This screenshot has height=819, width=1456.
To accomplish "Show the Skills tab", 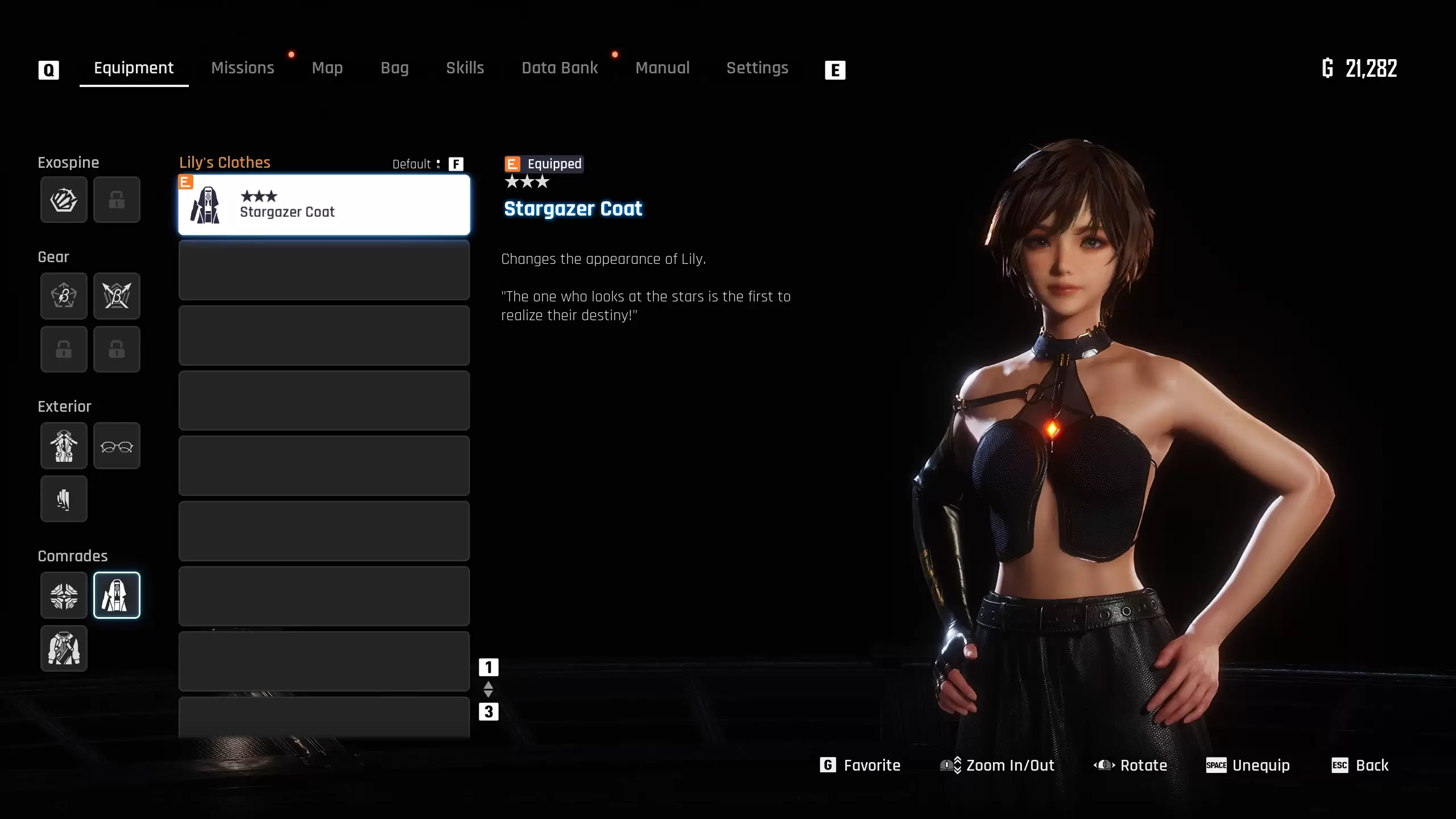I will point(465,68).
